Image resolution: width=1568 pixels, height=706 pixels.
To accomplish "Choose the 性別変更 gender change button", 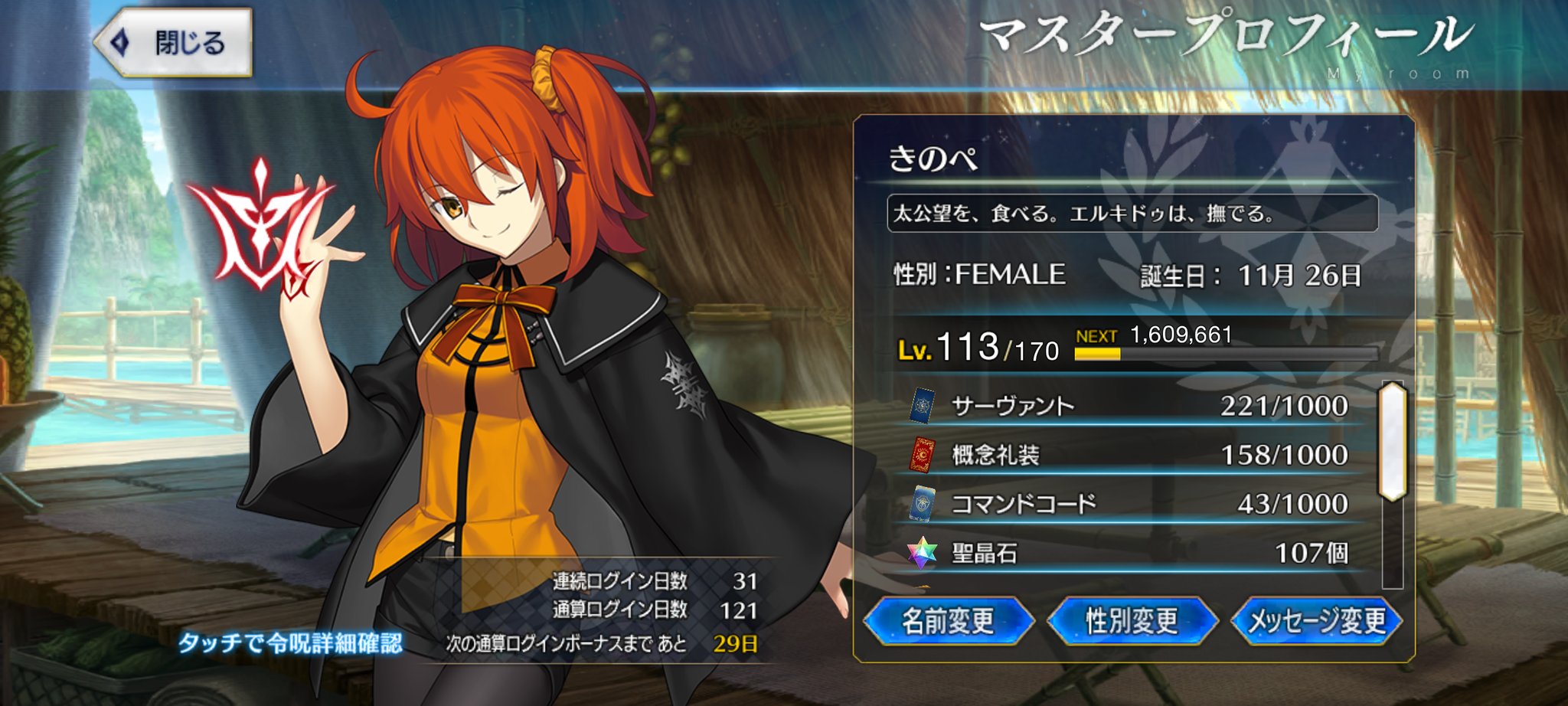I will coord(1132,621).
